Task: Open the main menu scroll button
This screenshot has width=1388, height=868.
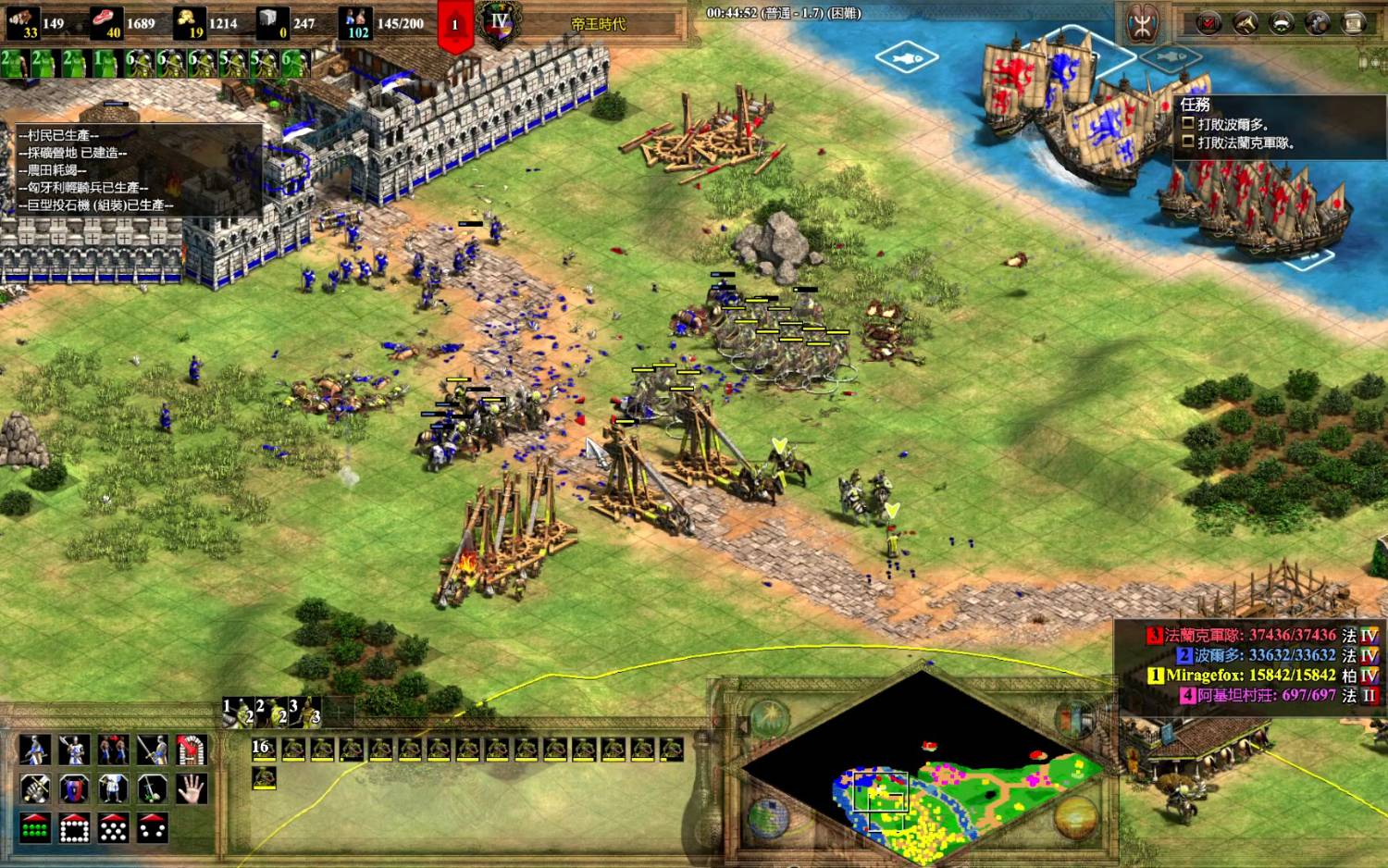Action: click(x=1353, y=23)
